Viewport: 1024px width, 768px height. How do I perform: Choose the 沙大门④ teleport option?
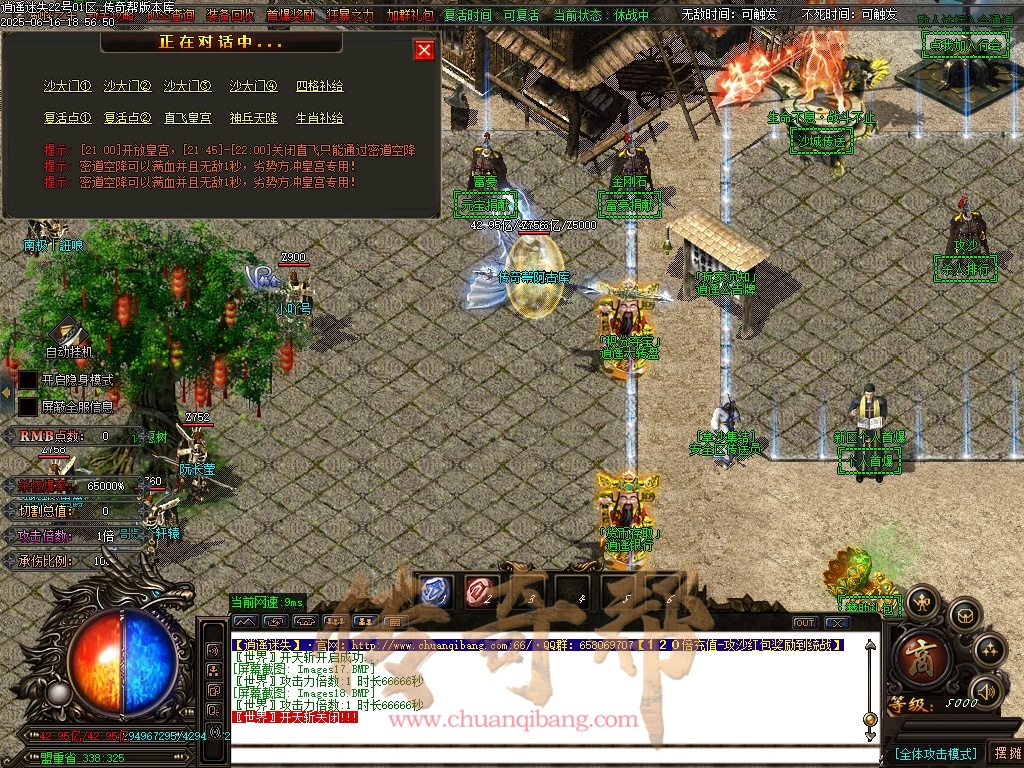tap(253, 87)
